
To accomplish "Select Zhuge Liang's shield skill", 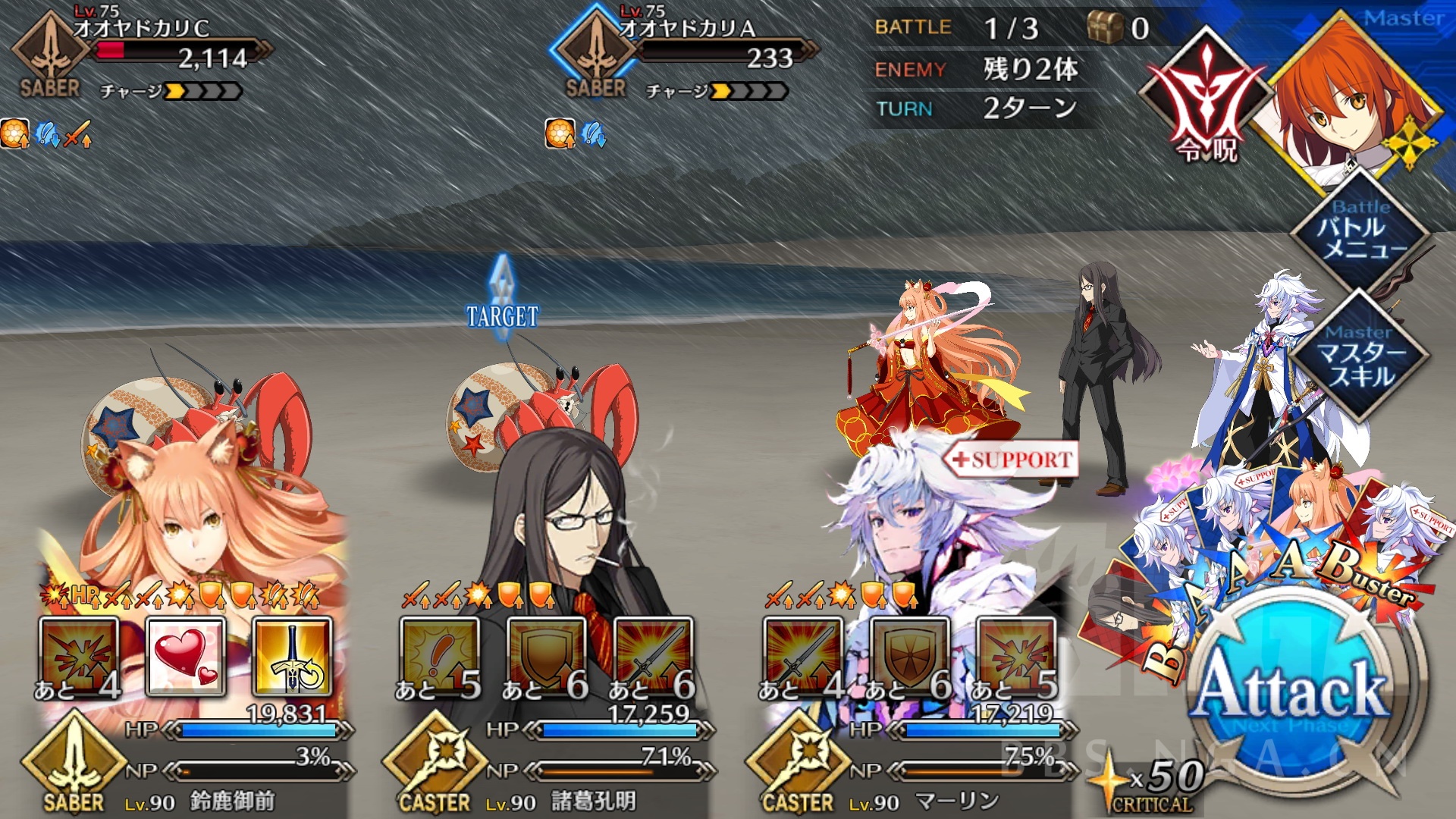I will (547, 656).
